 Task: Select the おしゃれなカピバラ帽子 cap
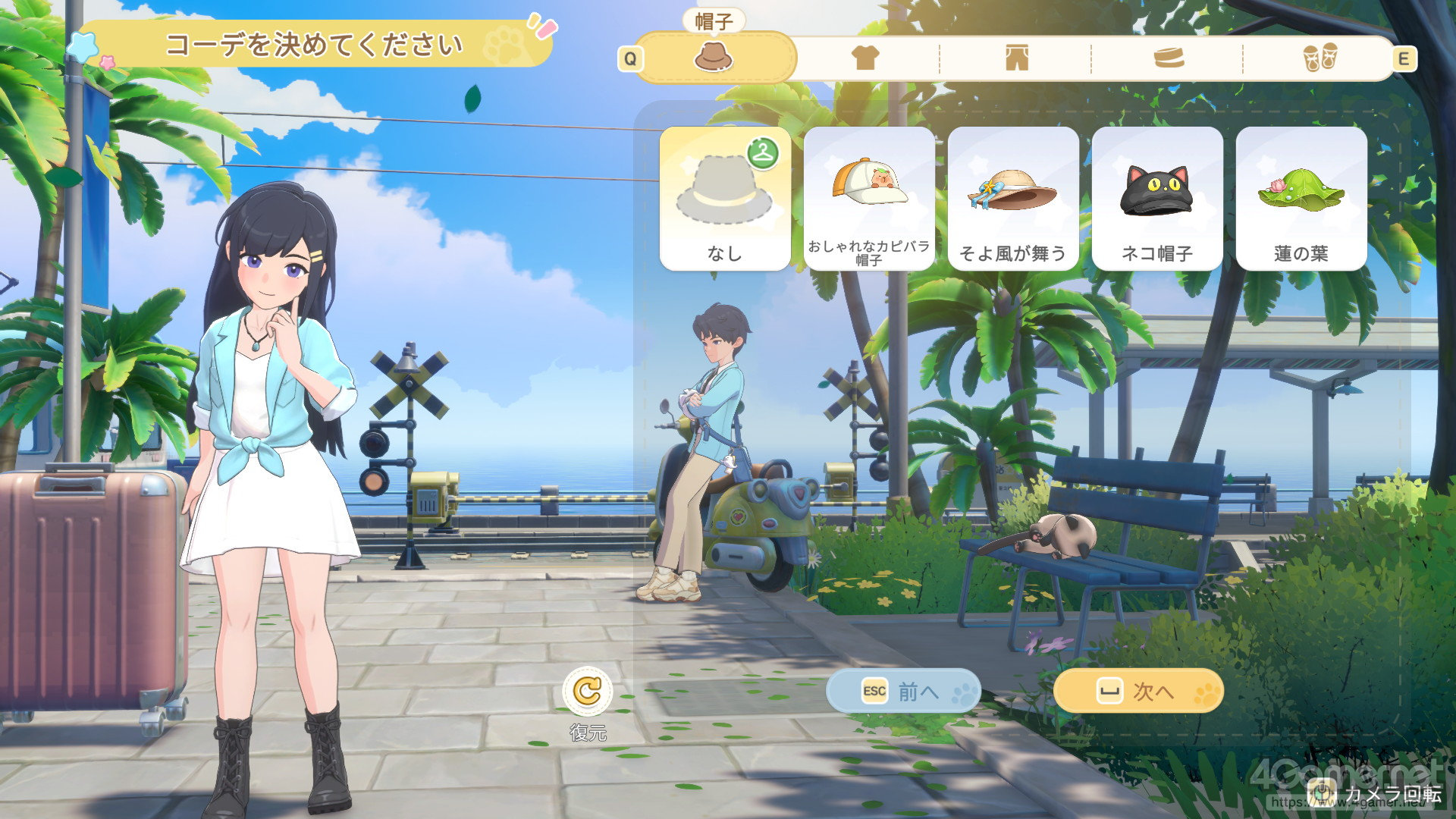869,199
